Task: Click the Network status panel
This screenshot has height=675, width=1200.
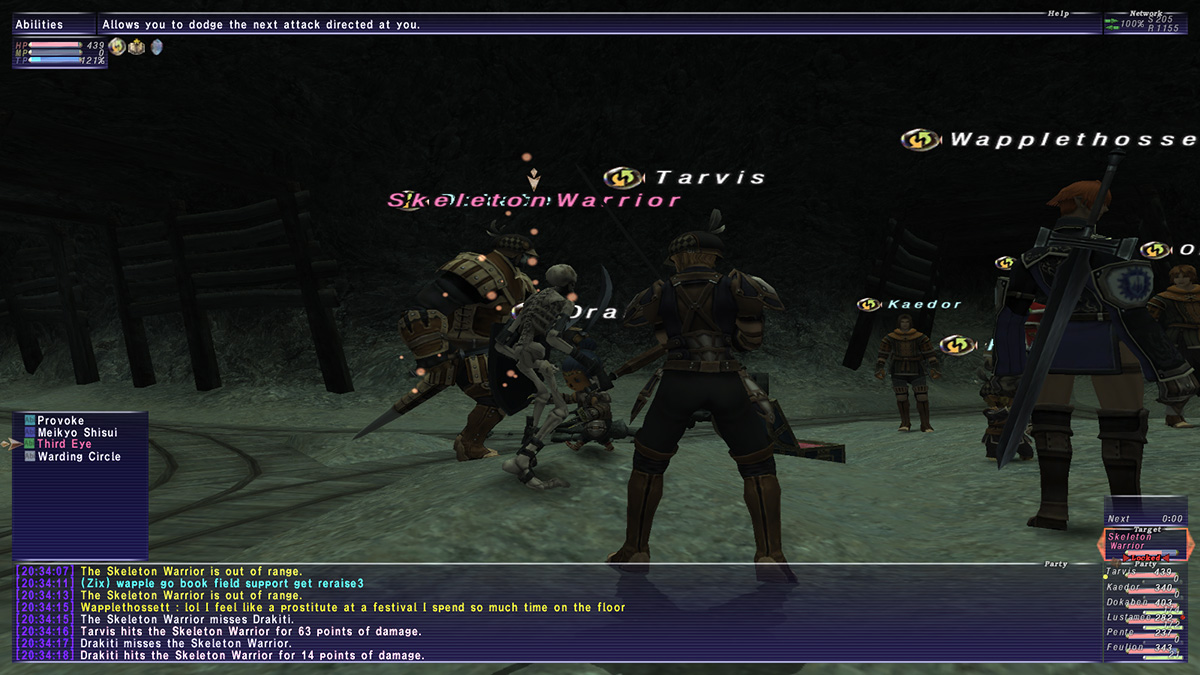Action: (1151, 23)
